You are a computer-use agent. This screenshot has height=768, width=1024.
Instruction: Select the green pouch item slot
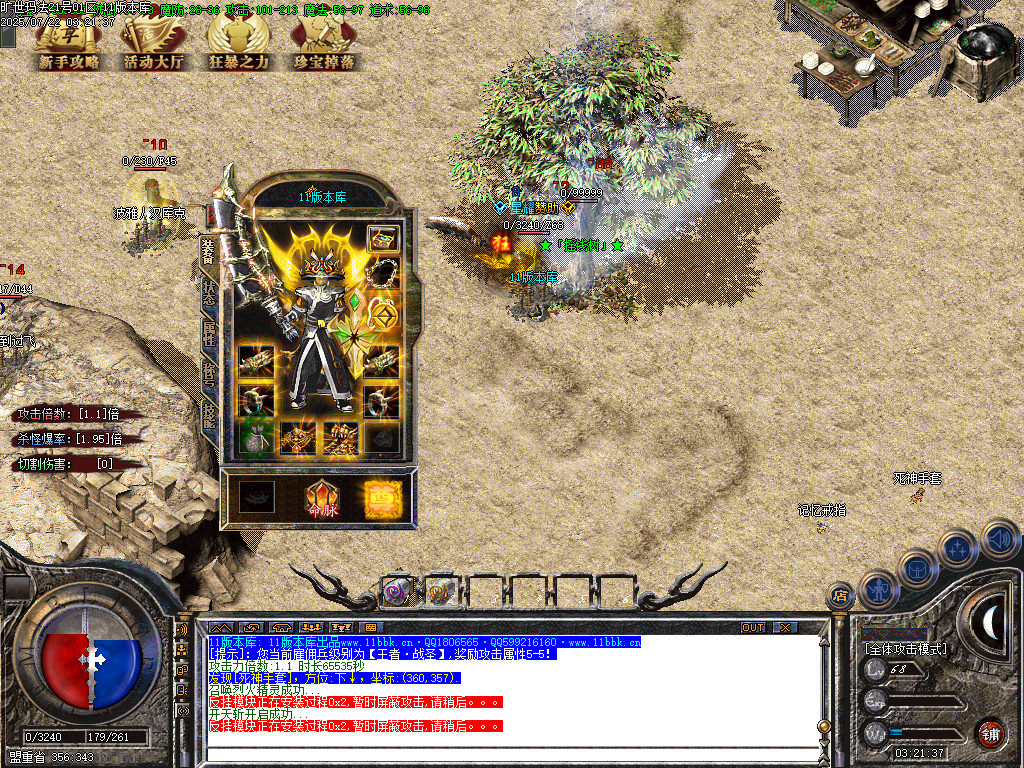coord(256,437)
